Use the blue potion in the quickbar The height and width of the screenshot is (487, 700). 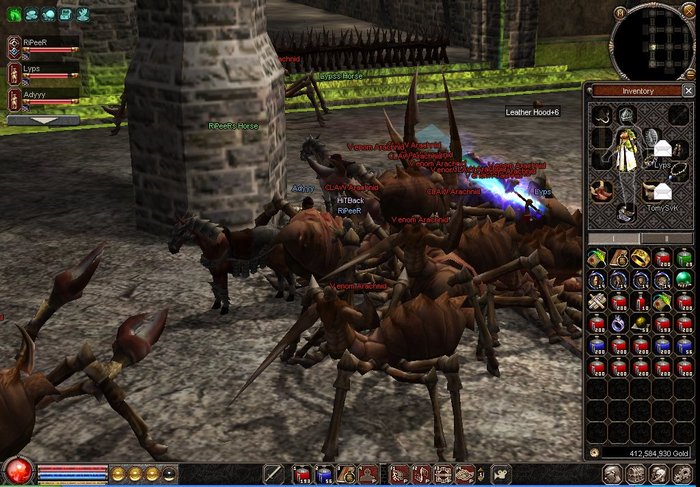click(324, 474)
